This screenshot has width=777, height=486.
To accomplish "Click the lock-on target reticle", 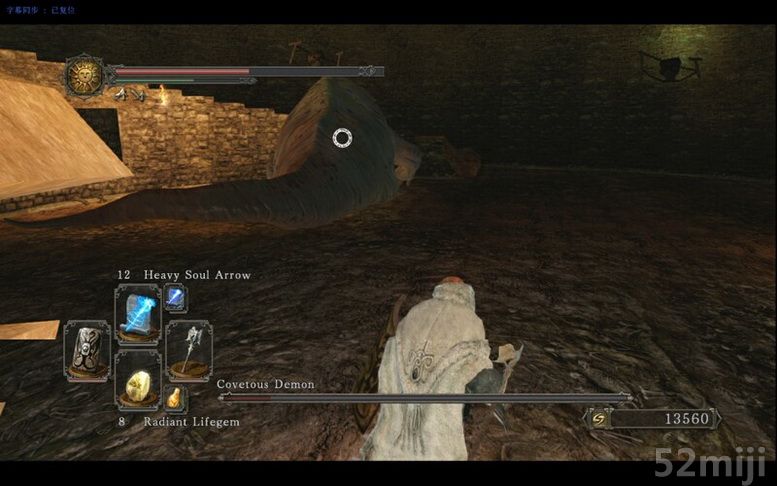I will [342, 137].
